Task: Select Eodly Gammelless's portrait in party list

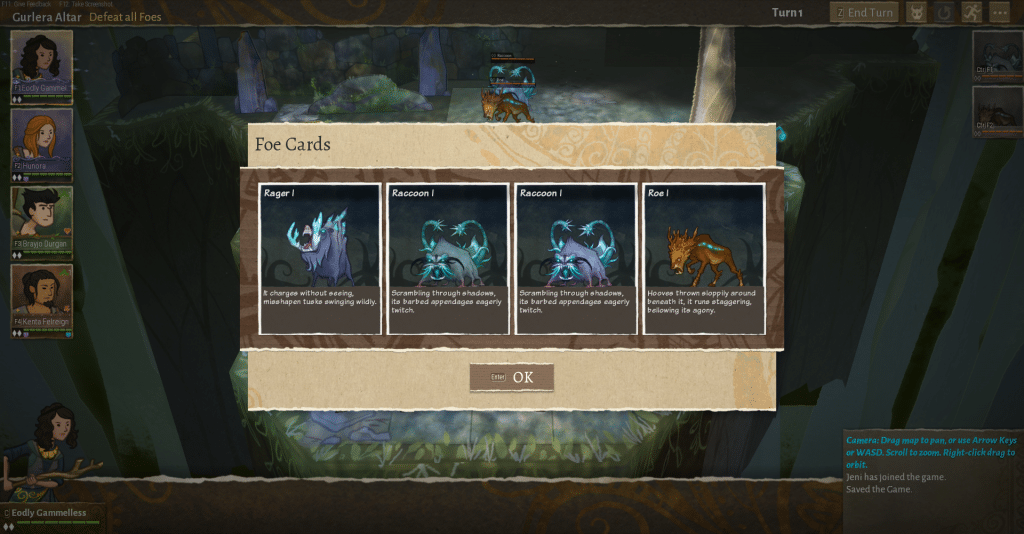Action: [41, 62]
